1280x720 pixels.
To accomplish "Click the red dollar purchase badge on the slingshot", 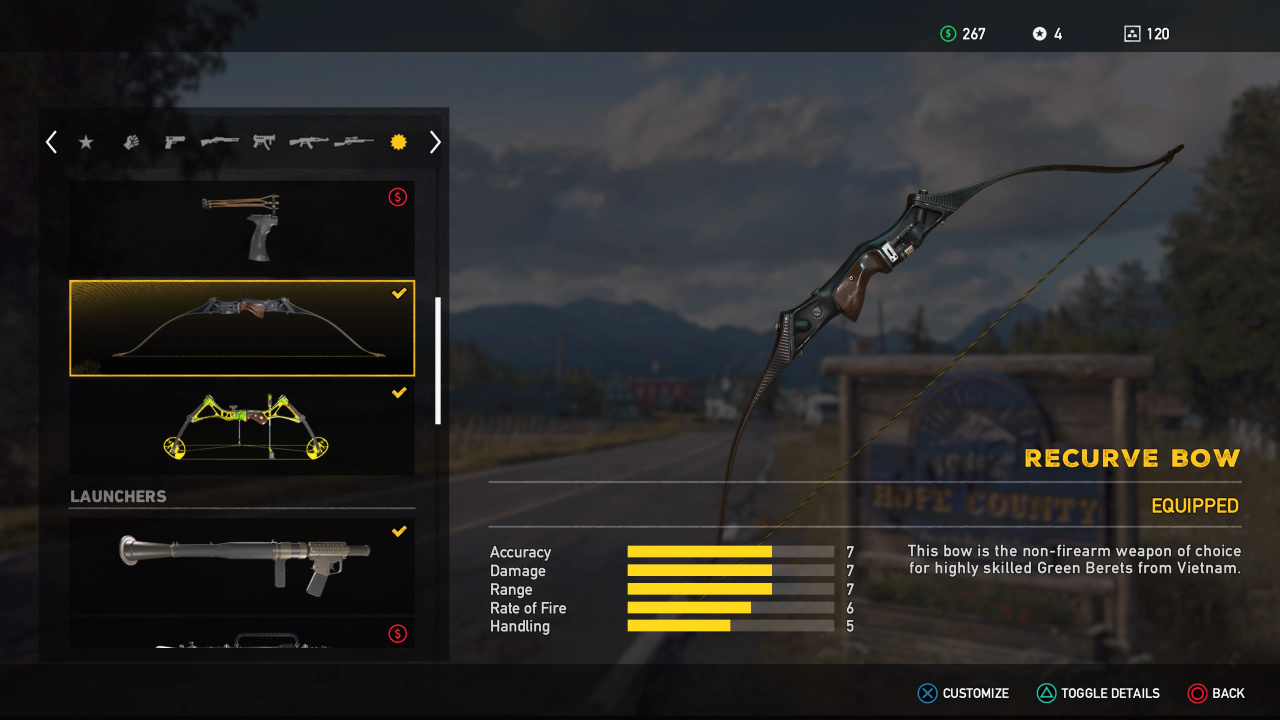I will (397, 197).
